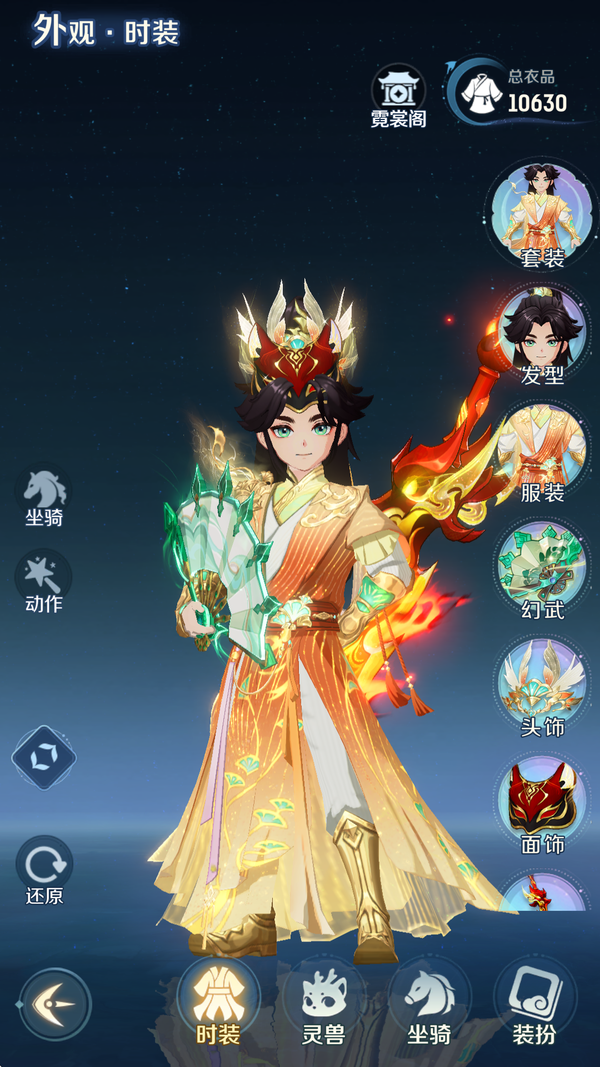The image size is (600, 1067).
Task: Select the 套装 outfit set category
Action: click(542, 213)
